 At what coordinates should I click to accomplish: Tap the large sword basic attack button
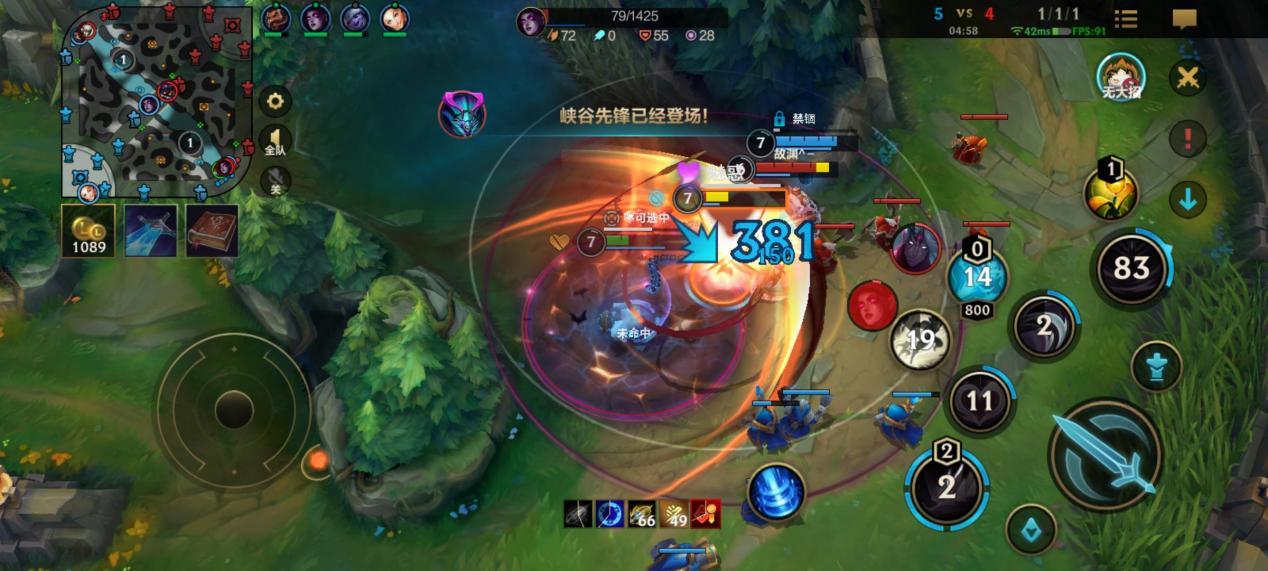pos(1106,455)
